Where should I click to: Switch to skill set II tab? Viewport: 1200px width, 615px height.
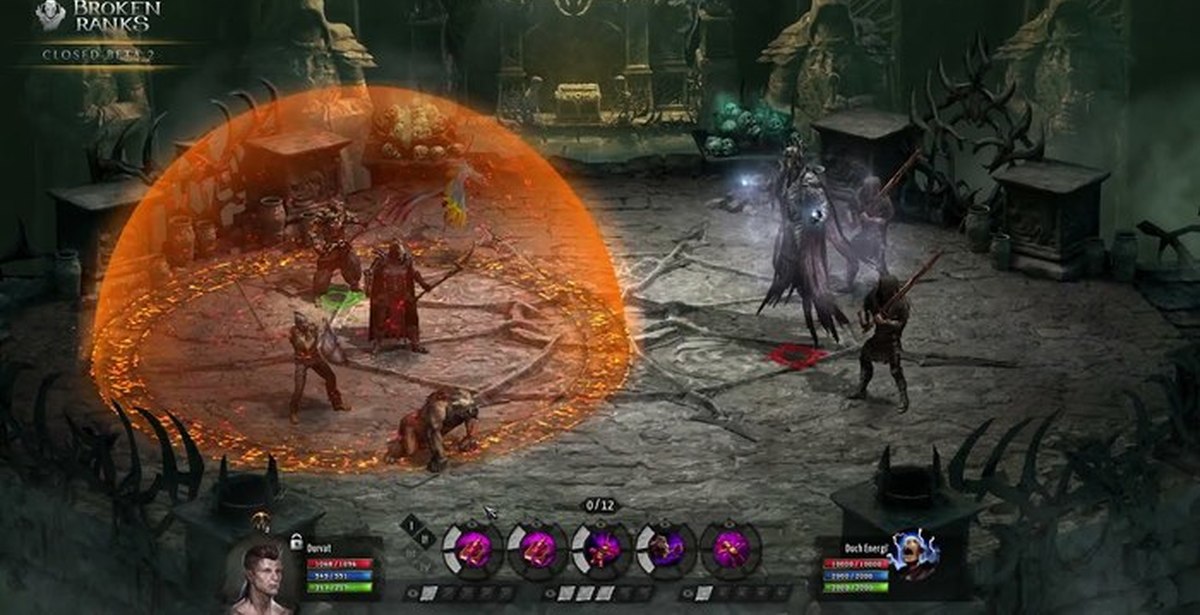[x=424, y=538]
